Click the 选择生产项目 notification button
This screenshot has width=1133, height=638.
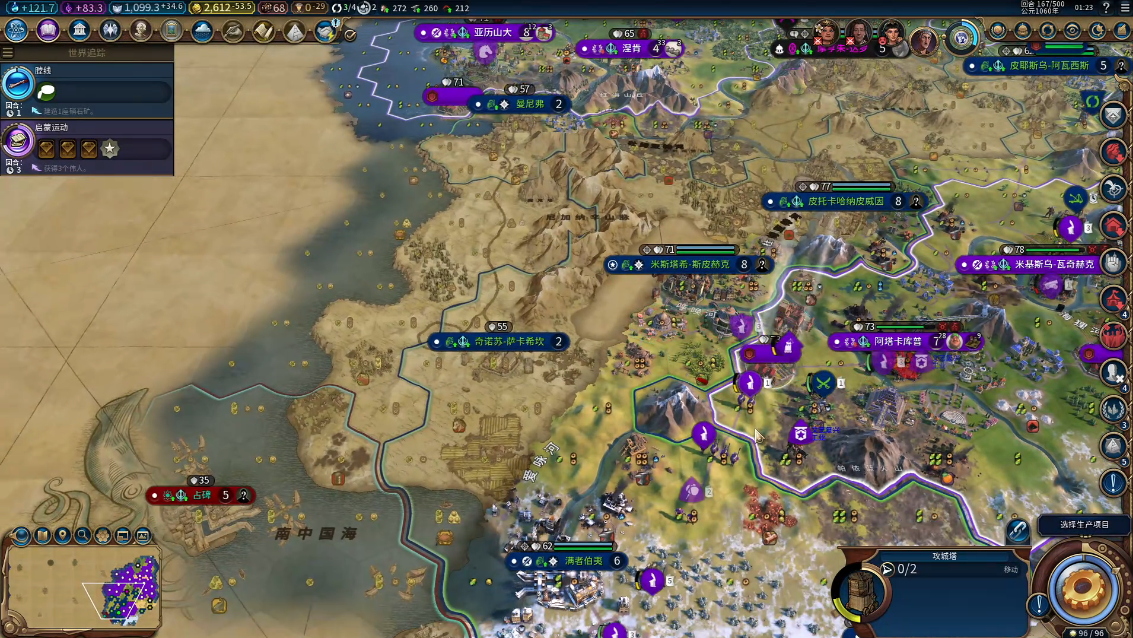1085,524
